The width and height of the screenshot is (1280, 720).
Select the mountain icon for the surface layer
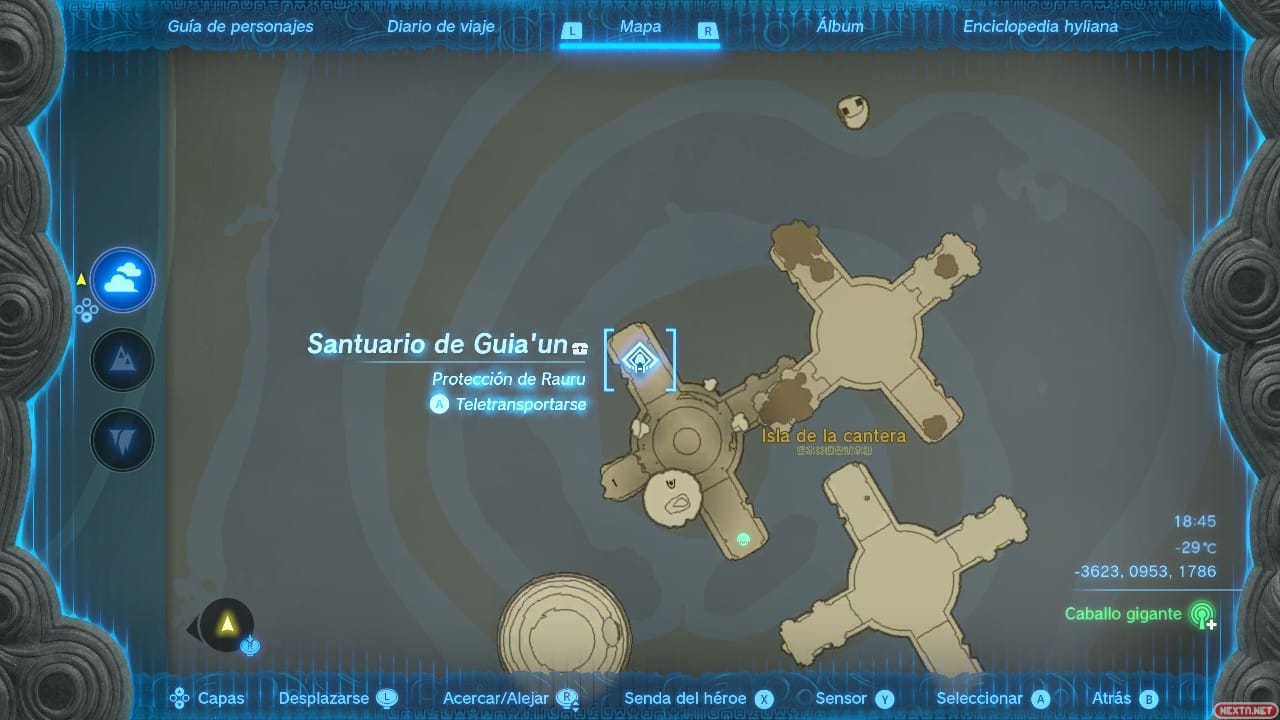122,359
